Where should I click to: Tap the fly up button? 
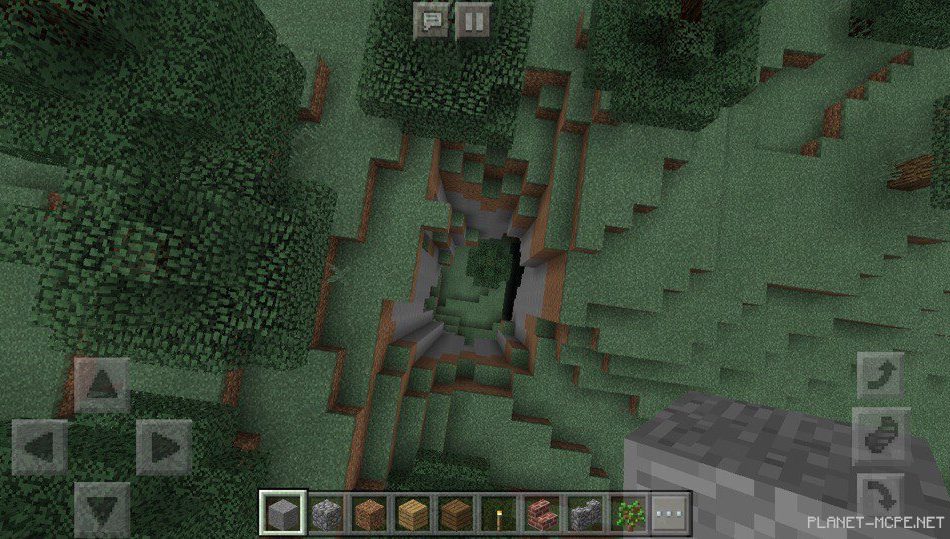(x=882, y=377)
